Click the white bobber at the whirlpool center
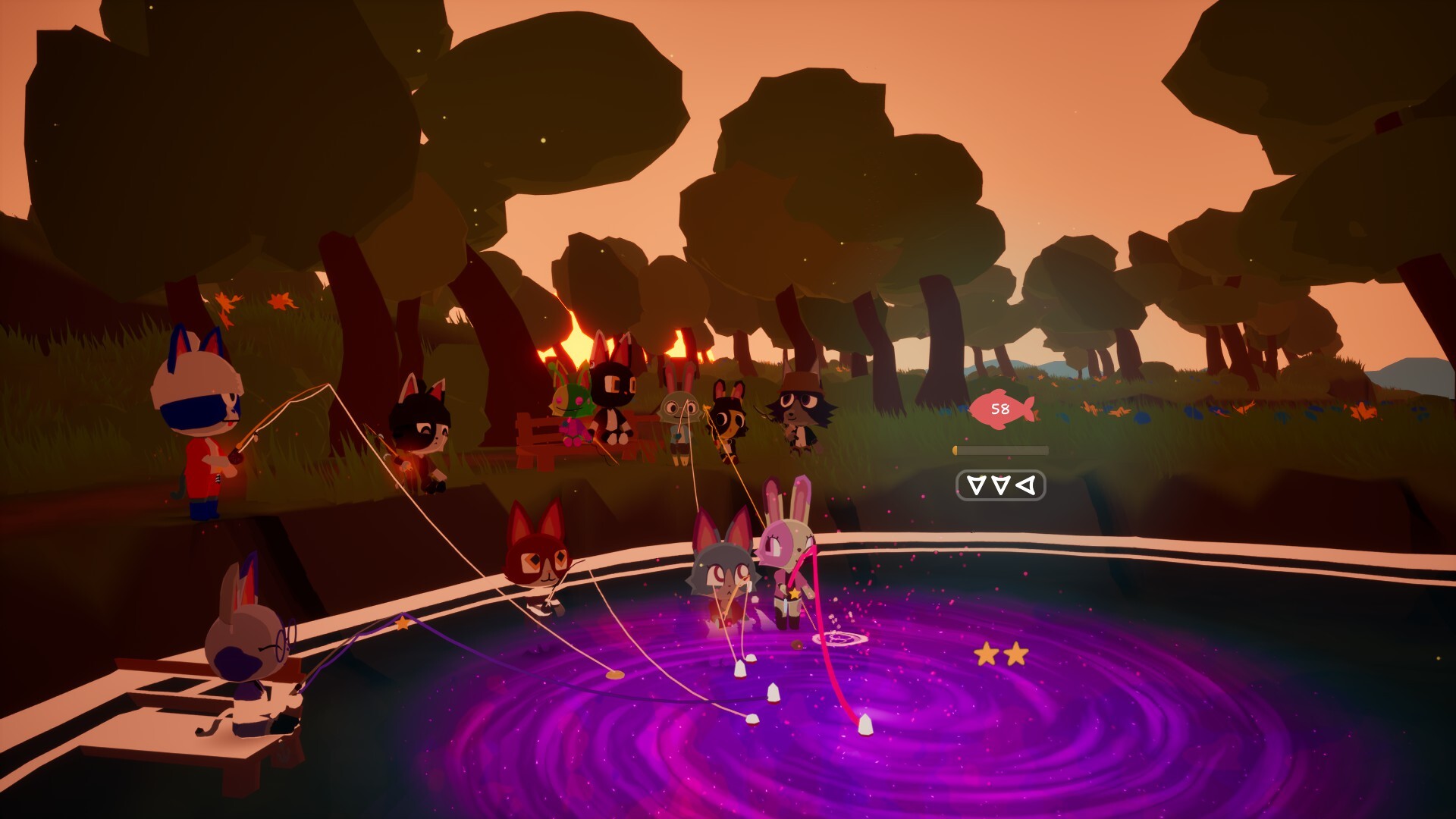 tap(864, 724)
